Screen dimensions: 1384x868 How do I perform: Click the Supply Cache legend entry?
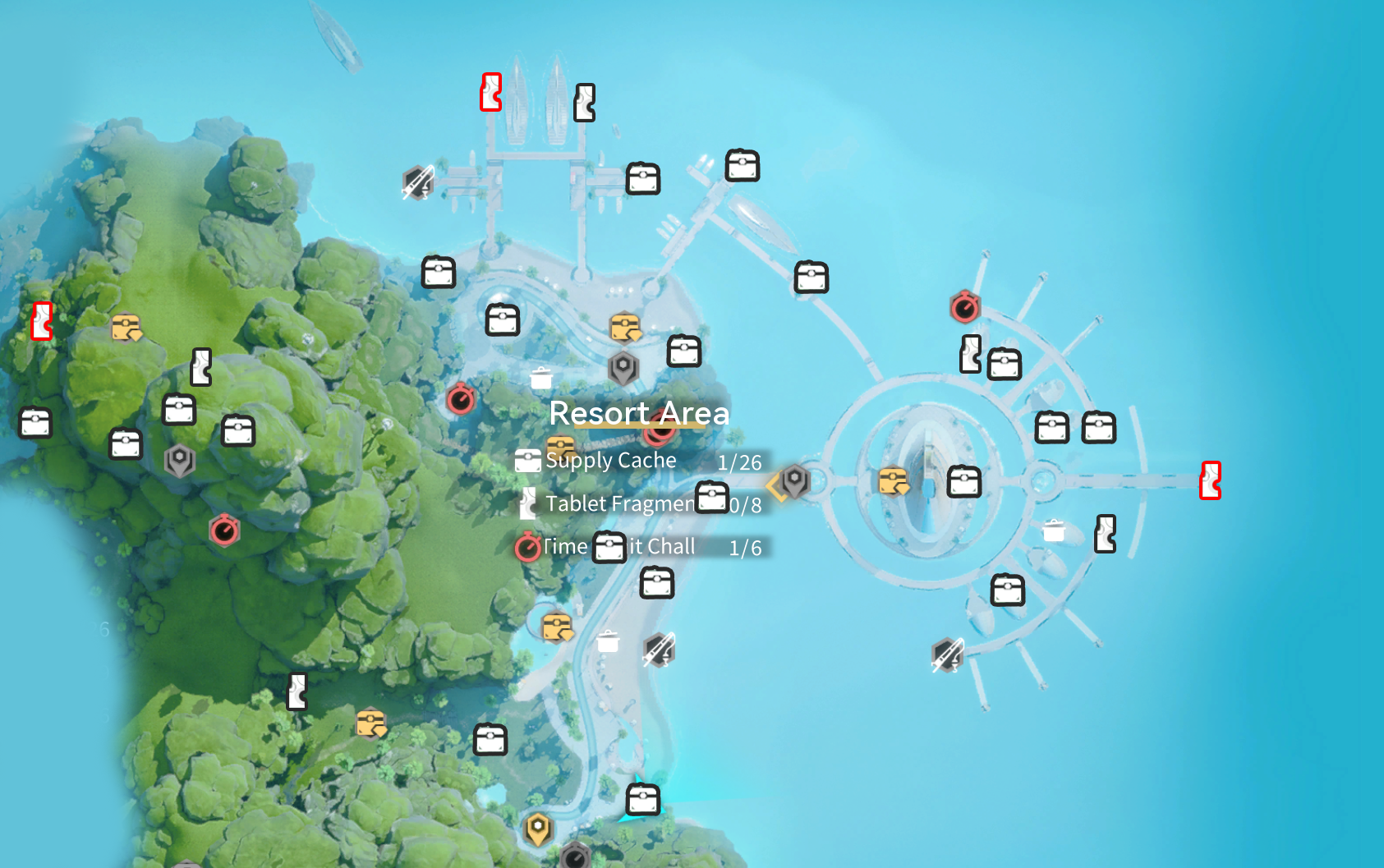pos(609,460)
